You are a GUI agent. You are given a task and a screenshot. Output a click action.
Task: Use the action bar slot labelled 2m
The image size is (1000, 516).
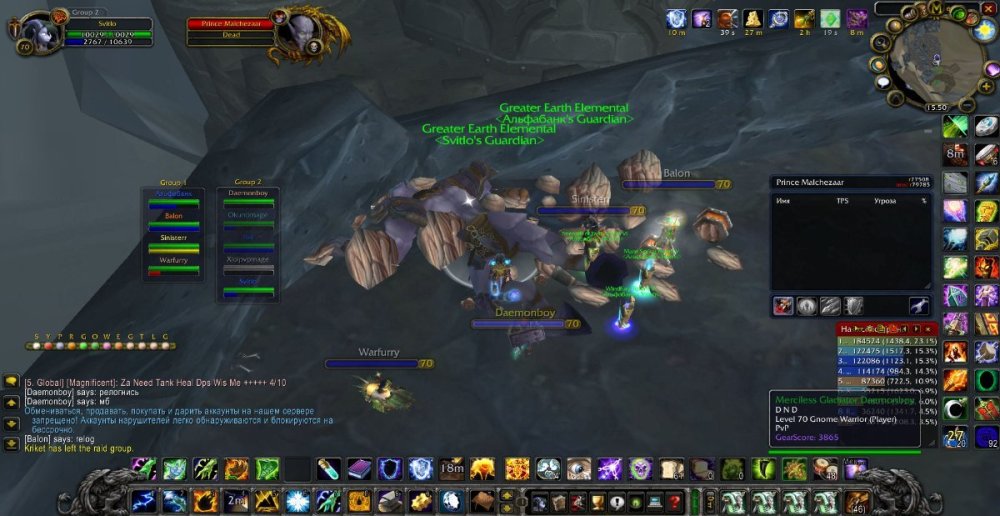(x=236, y=501)
